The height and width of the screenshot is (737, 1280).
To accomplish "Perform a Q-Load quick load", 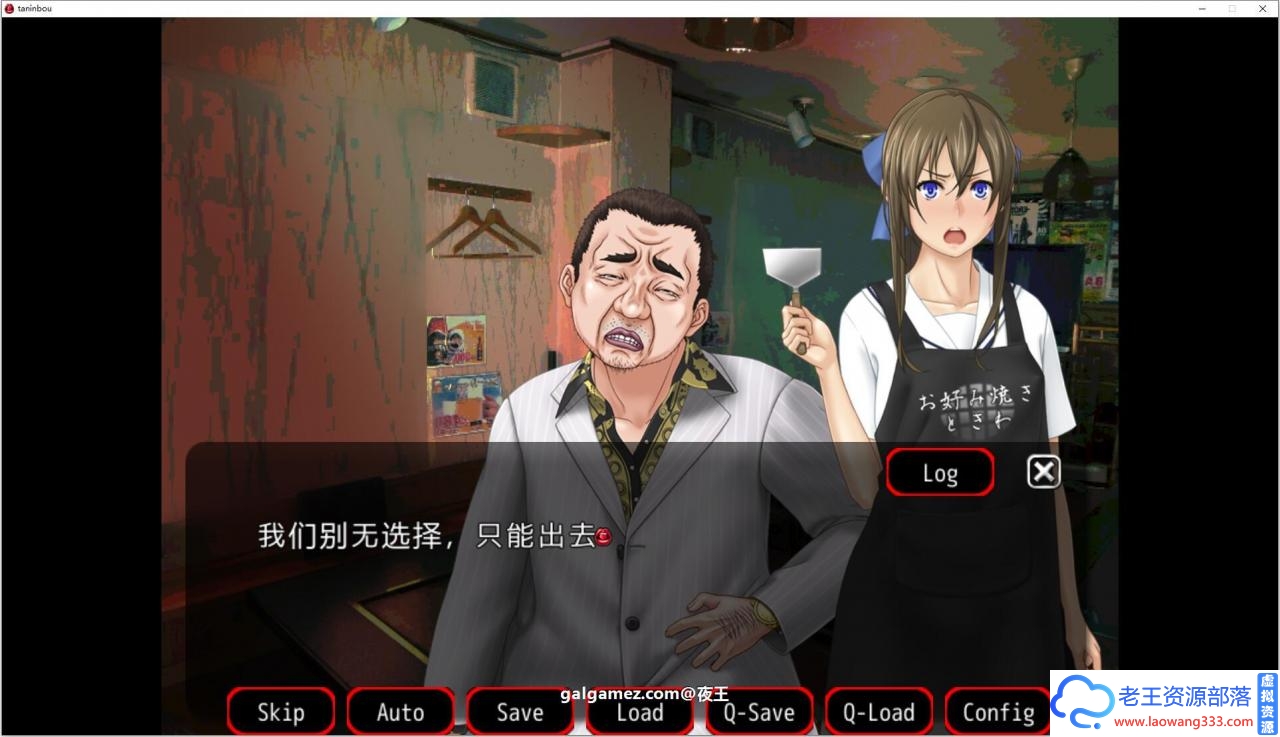I will tap(878, 712).
